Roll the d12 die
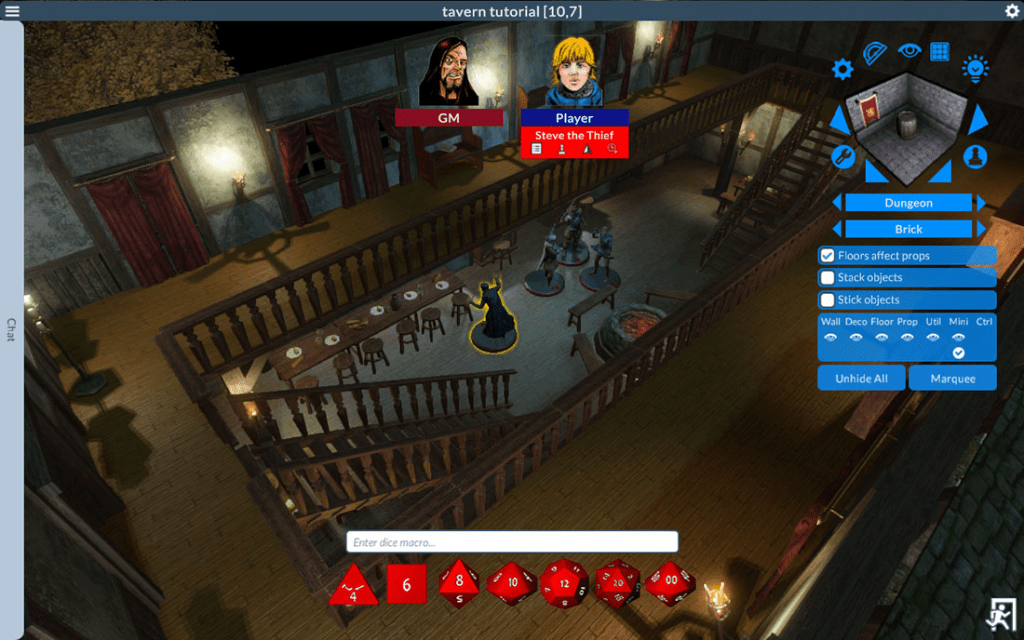The height and width of the screenshot is (640, 1024). [x=565, y=583]
